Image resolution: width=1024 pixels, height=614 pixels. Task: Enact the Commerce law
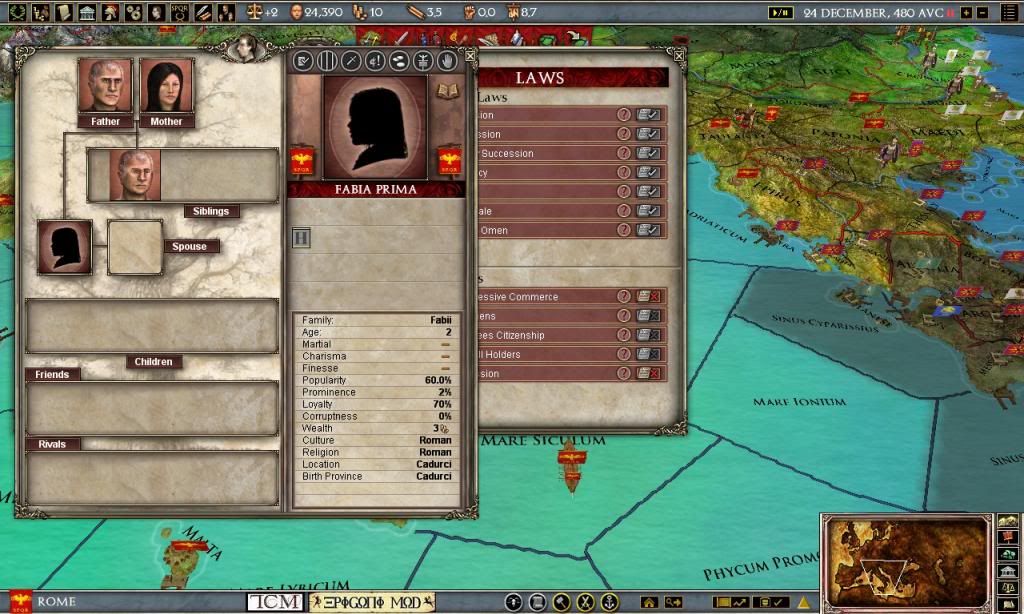649,297
